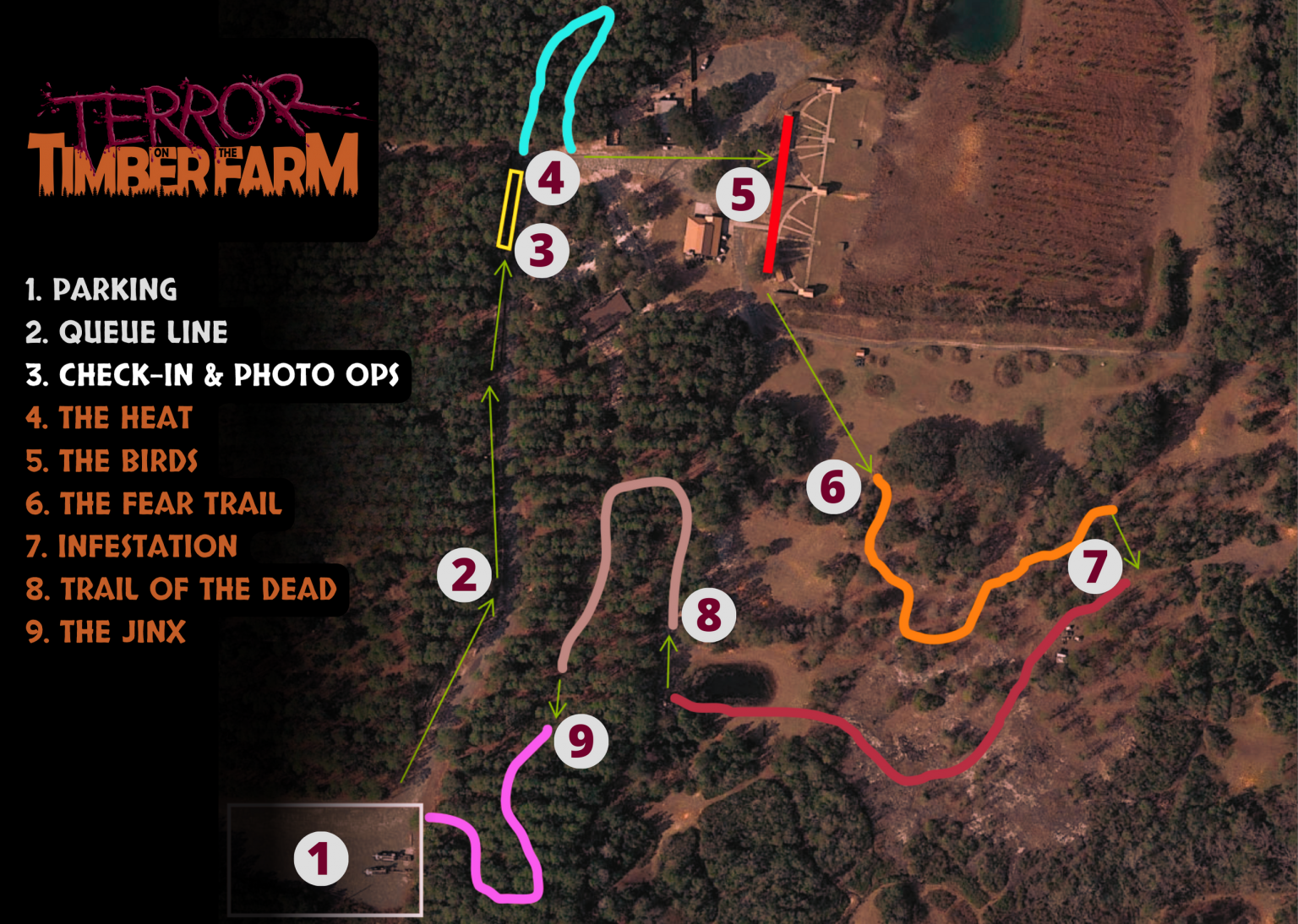The height and width of the screenshot is (924, 1298).
Task: Choose the Queue Line legend entry
Action: click(x=127, y=333)
